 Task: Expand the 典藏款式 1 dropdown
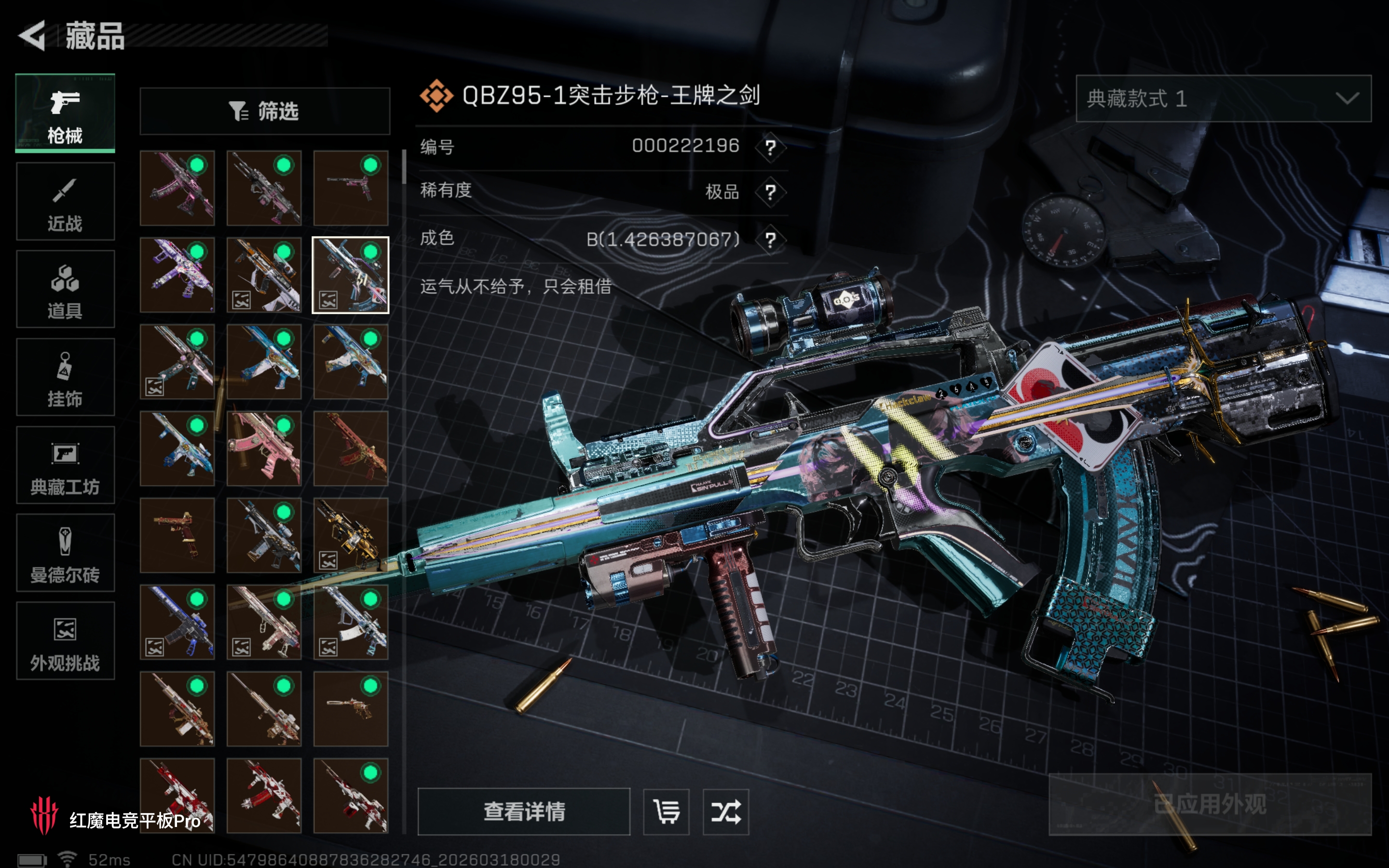click(1223, 99)
